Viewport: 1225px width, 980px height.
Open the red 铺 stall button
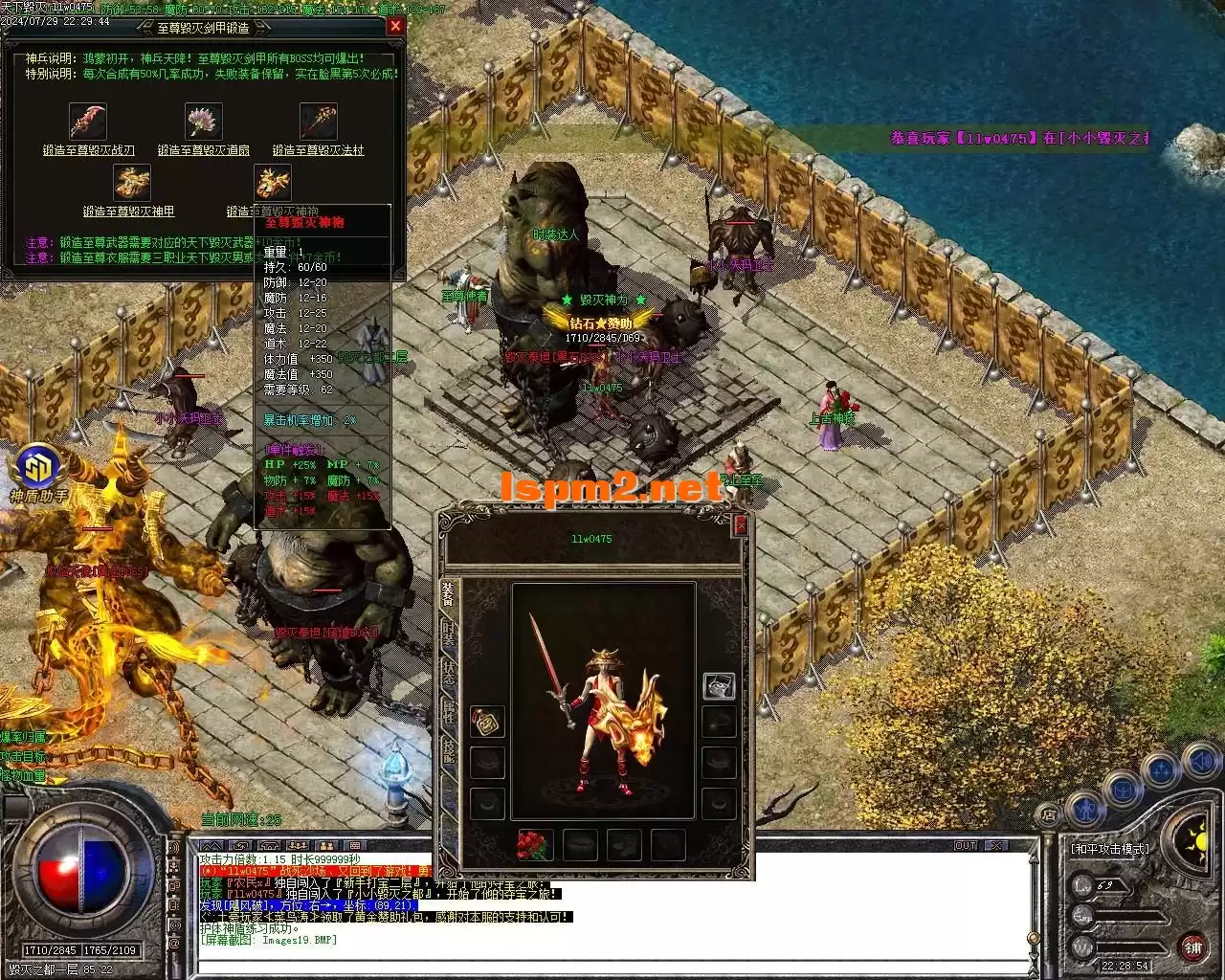[1193, 948]
